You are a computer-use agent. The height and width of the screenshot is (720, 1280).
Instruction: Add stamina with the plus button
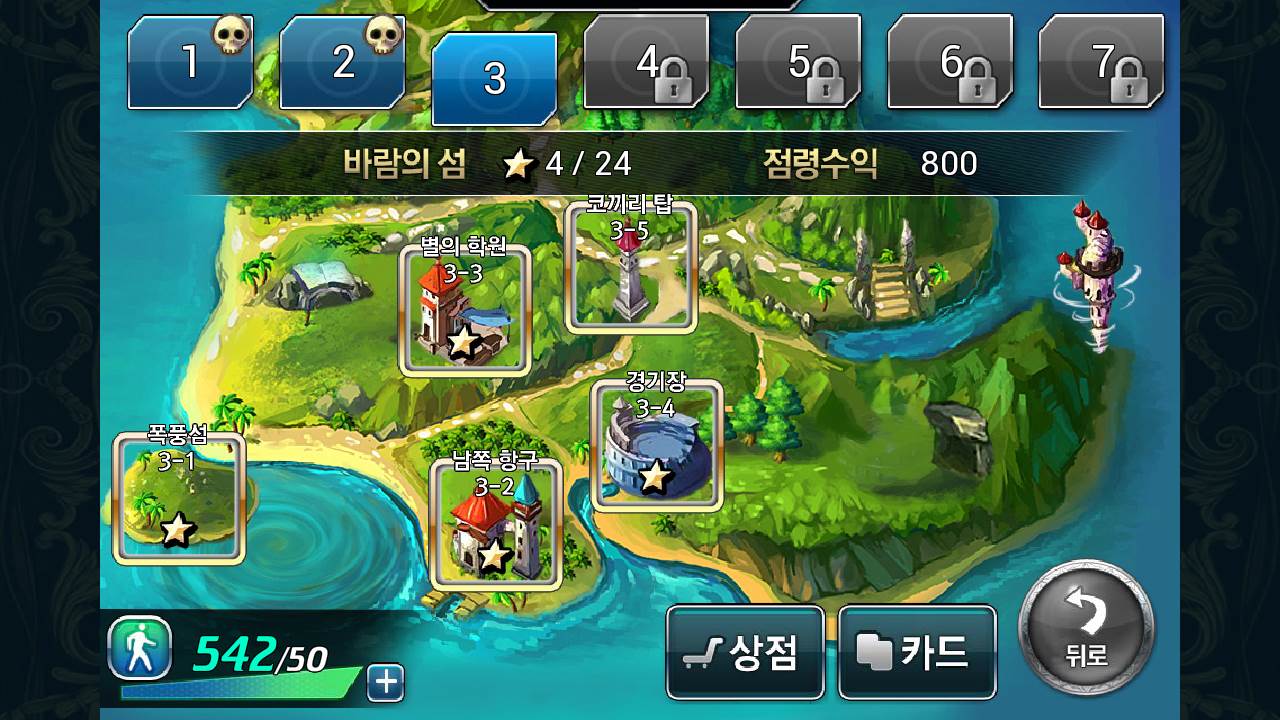point(385,683)
